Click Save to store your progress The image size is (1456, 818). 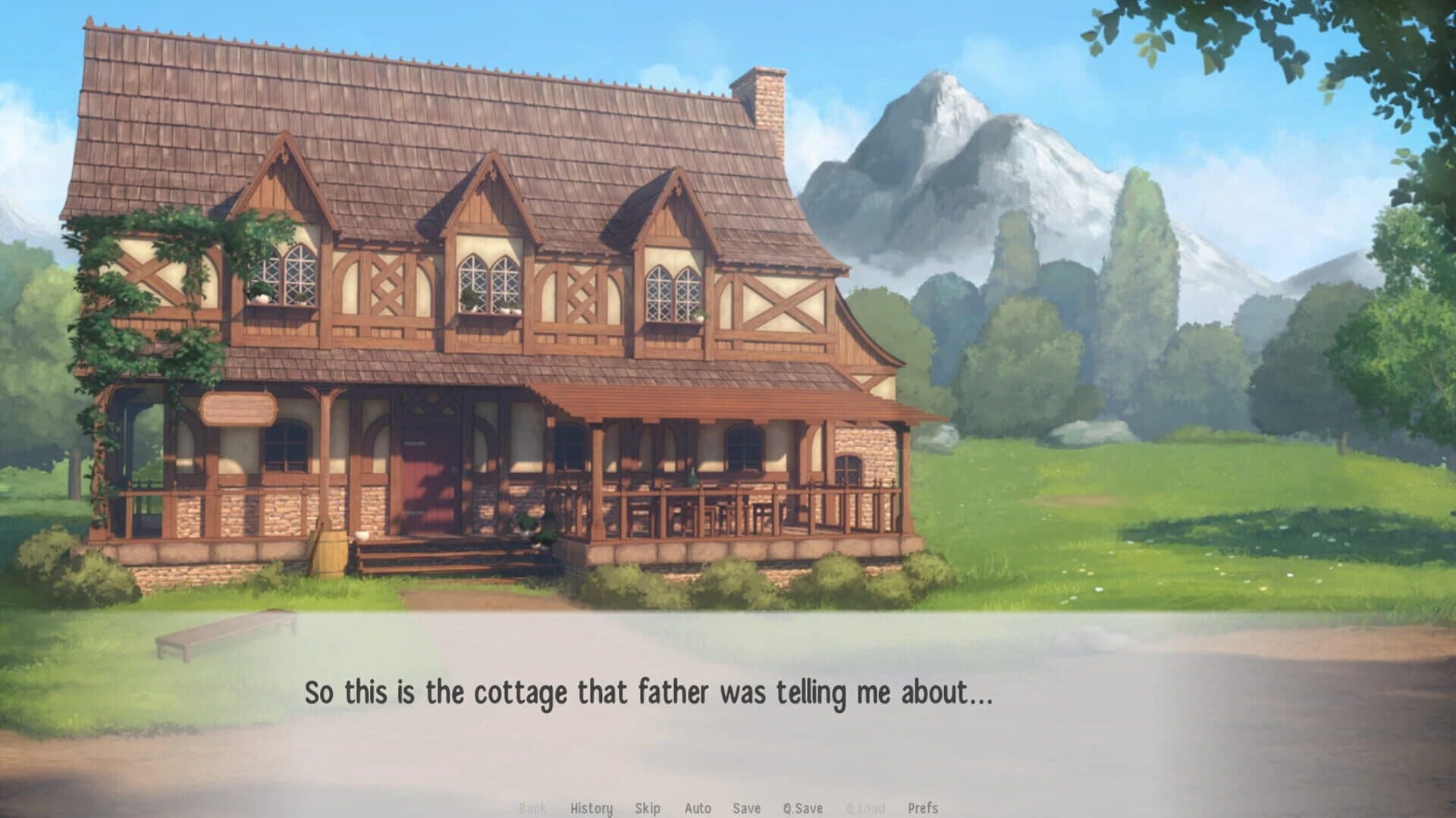(747, 808)
